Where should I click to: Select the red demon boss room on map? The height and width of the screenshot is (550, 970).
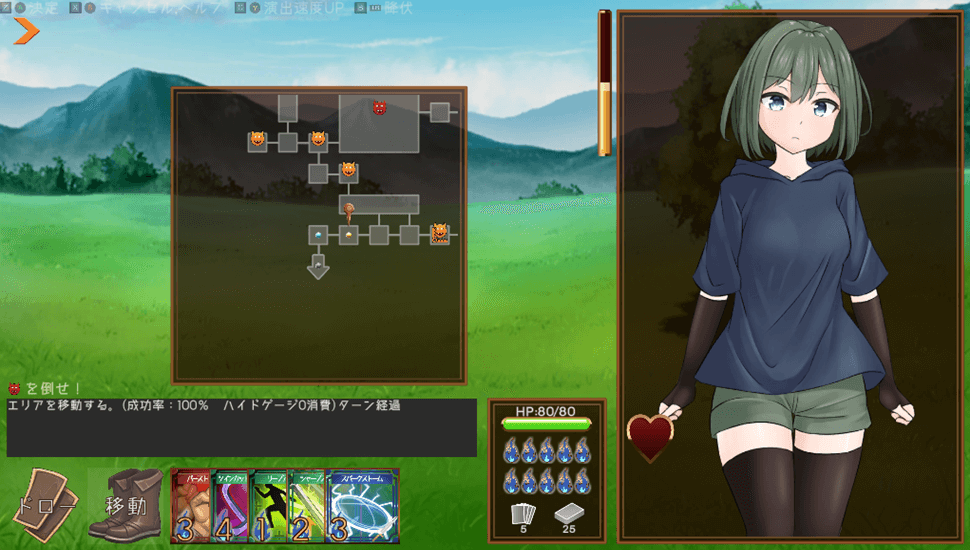[379, 107]
